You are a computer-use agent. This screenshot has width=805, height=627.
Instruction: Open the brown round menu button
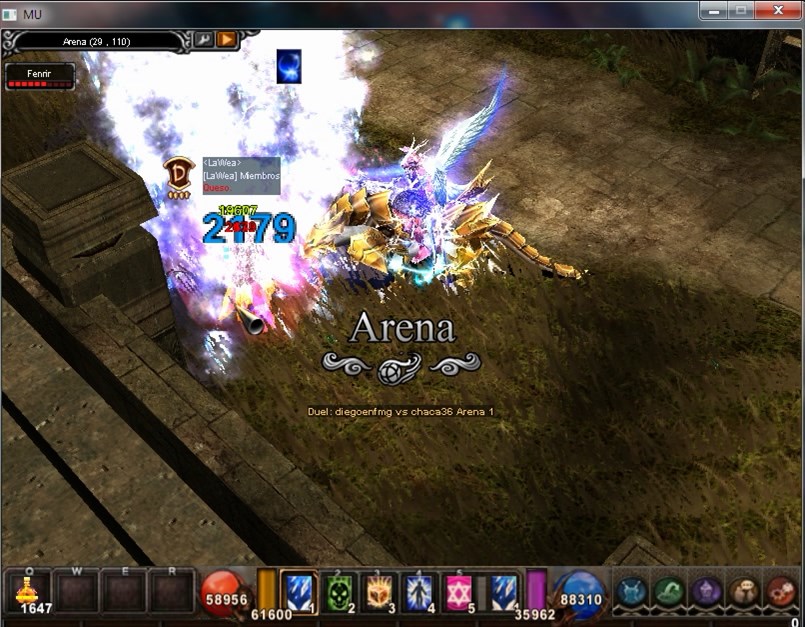click(x=743, y=592)
